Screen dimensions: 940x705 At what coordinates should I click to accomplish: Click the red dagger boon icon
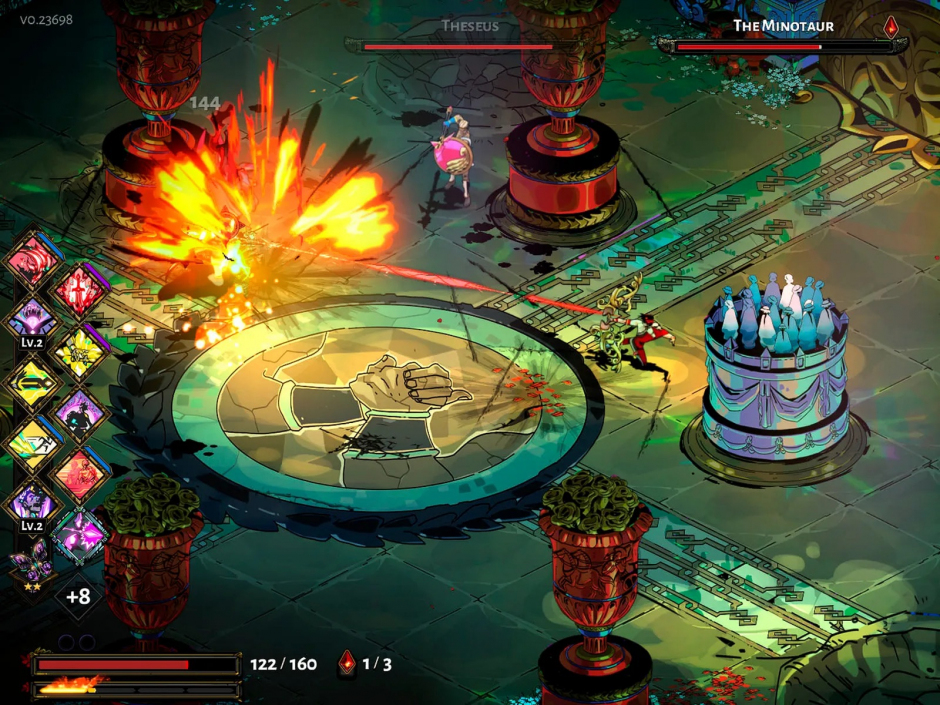[x=78, y=292]
